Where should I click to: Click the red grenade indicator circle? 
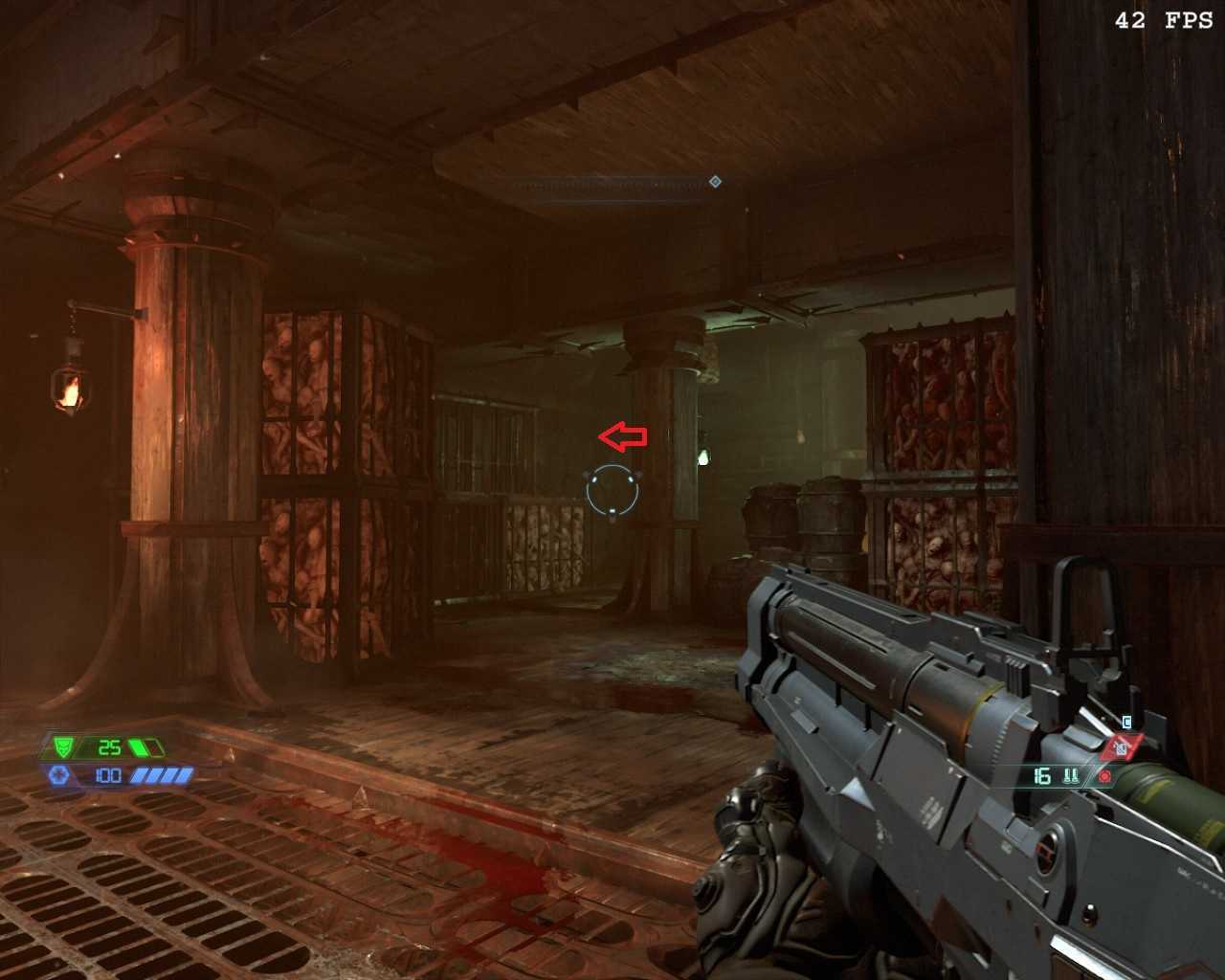tap(1105, 776)
